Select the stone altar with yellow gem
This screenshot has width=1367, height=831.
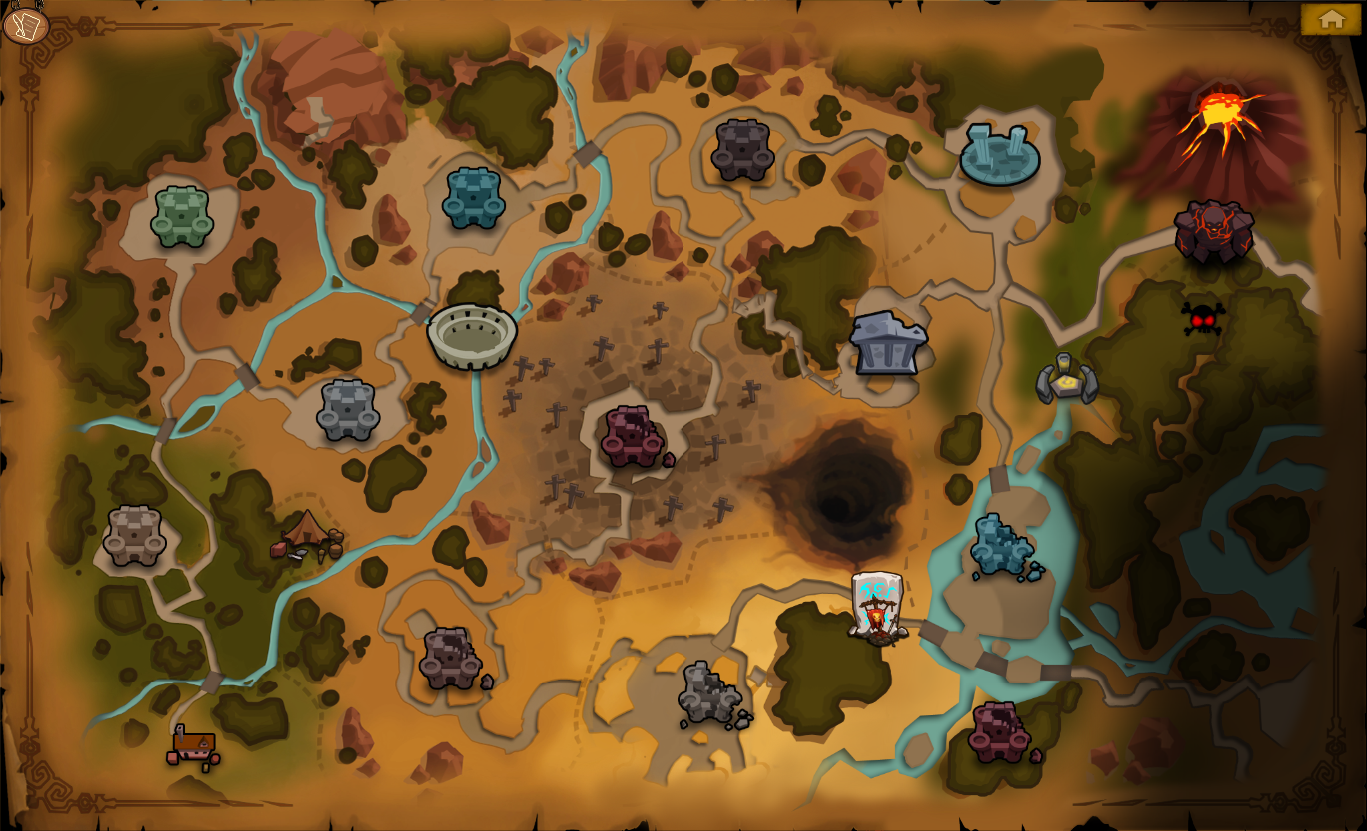1066,379
